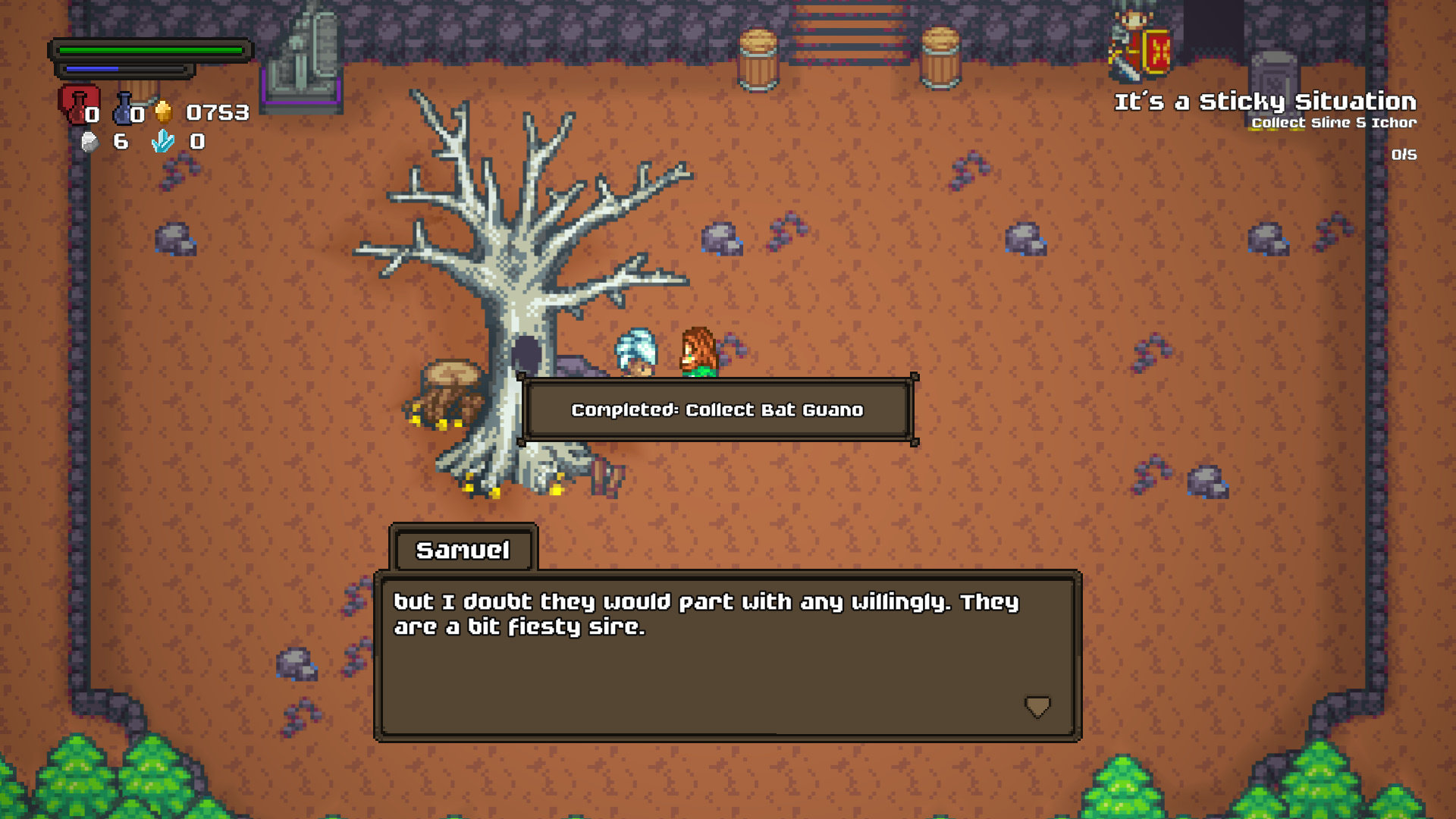1456x819 pixels.
Task: Open the It's a Sticky Situation quest
Action: (1265, 100)
